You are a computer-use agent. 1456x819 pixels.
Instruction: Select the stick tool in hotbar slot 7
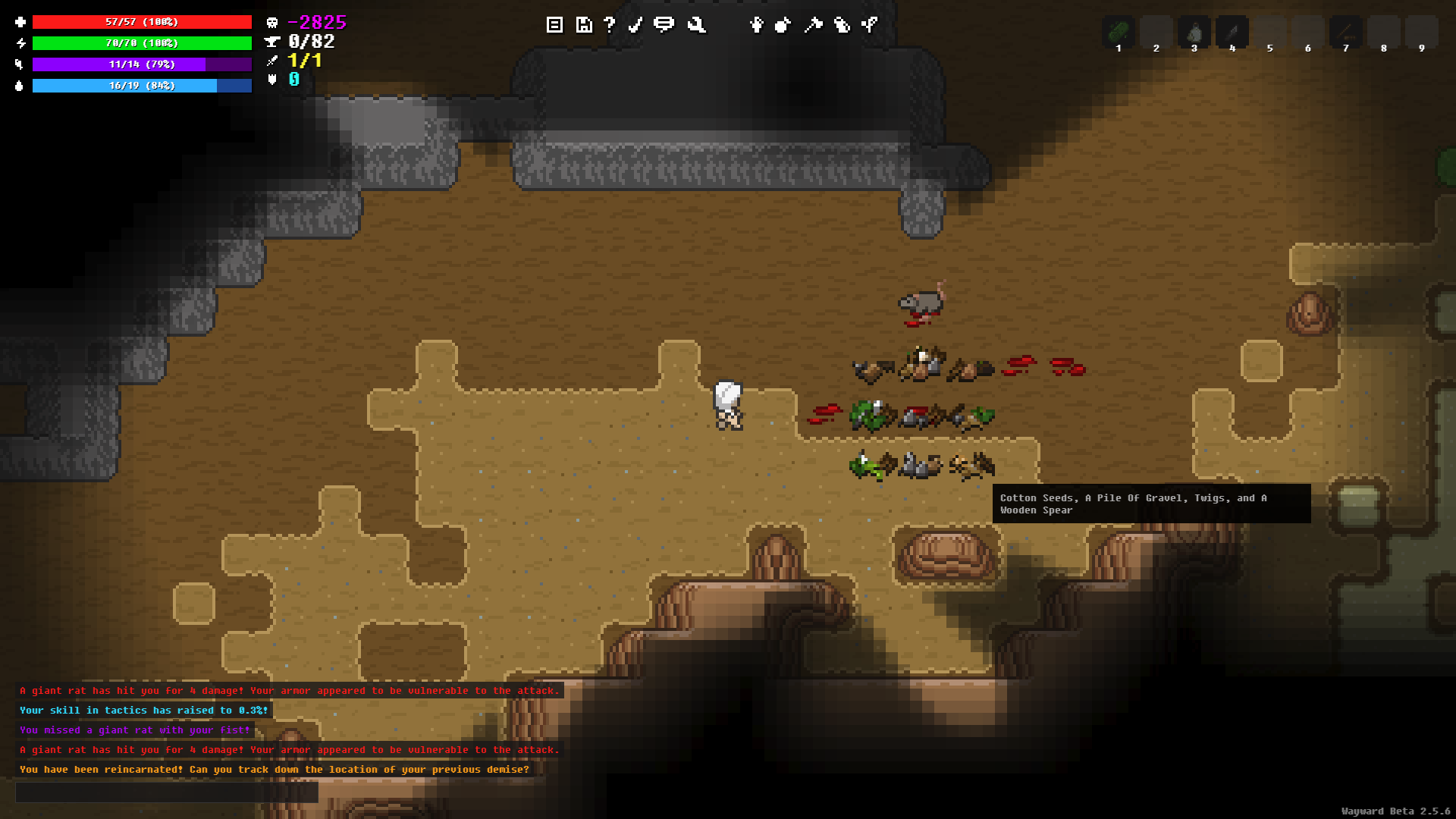point(1346,33)
